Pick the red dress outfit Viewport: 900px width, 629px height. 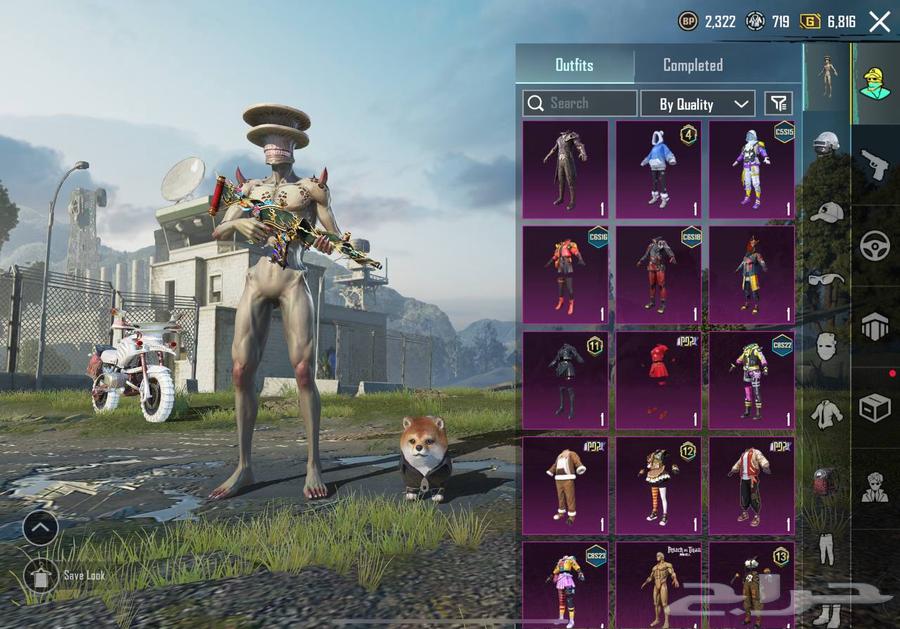click(658, 379)
